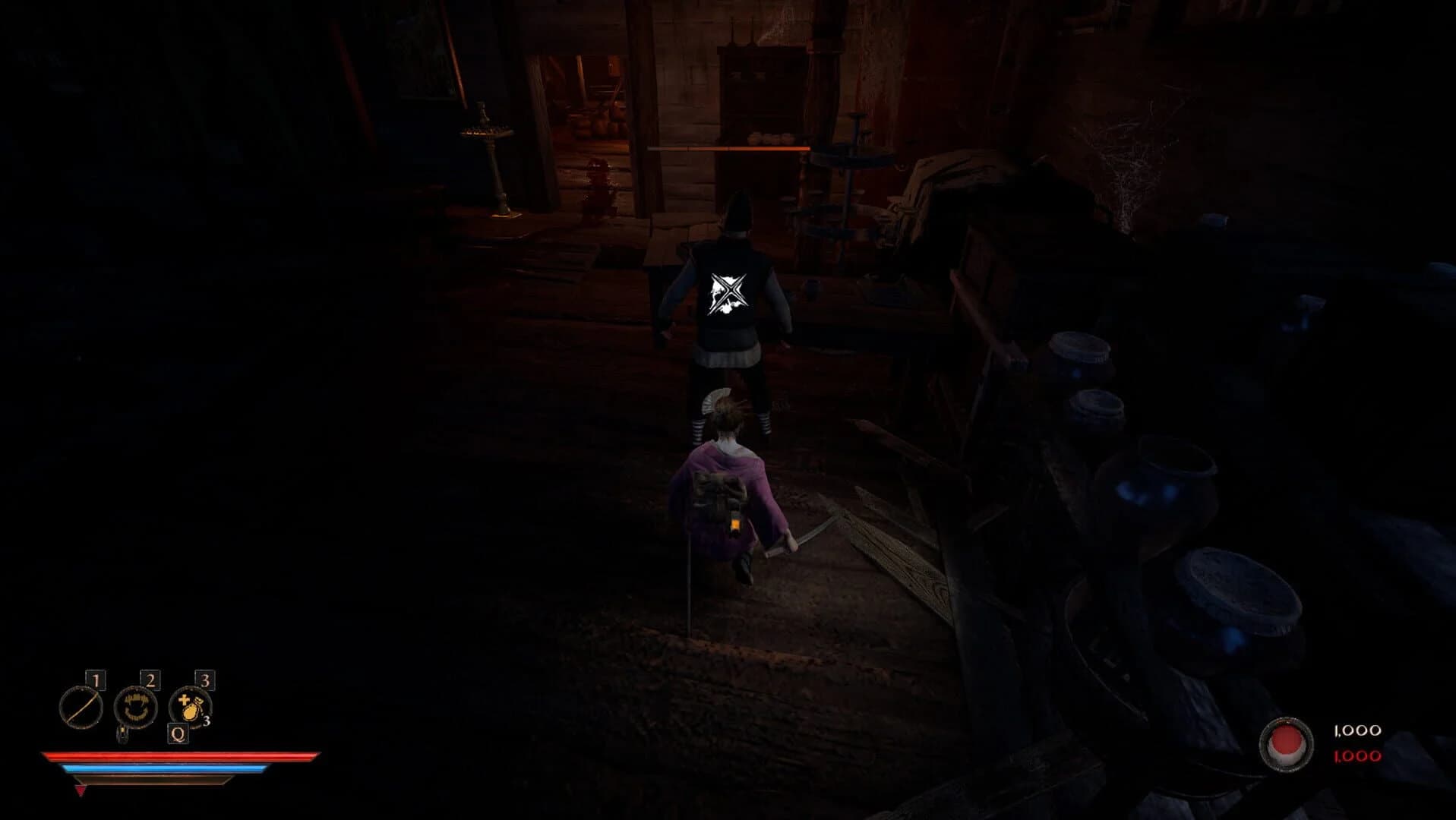This screenshot has width=1456, height=820.
Task: Select the rapier weapon in hotbar slot 1
Action: 81,706
